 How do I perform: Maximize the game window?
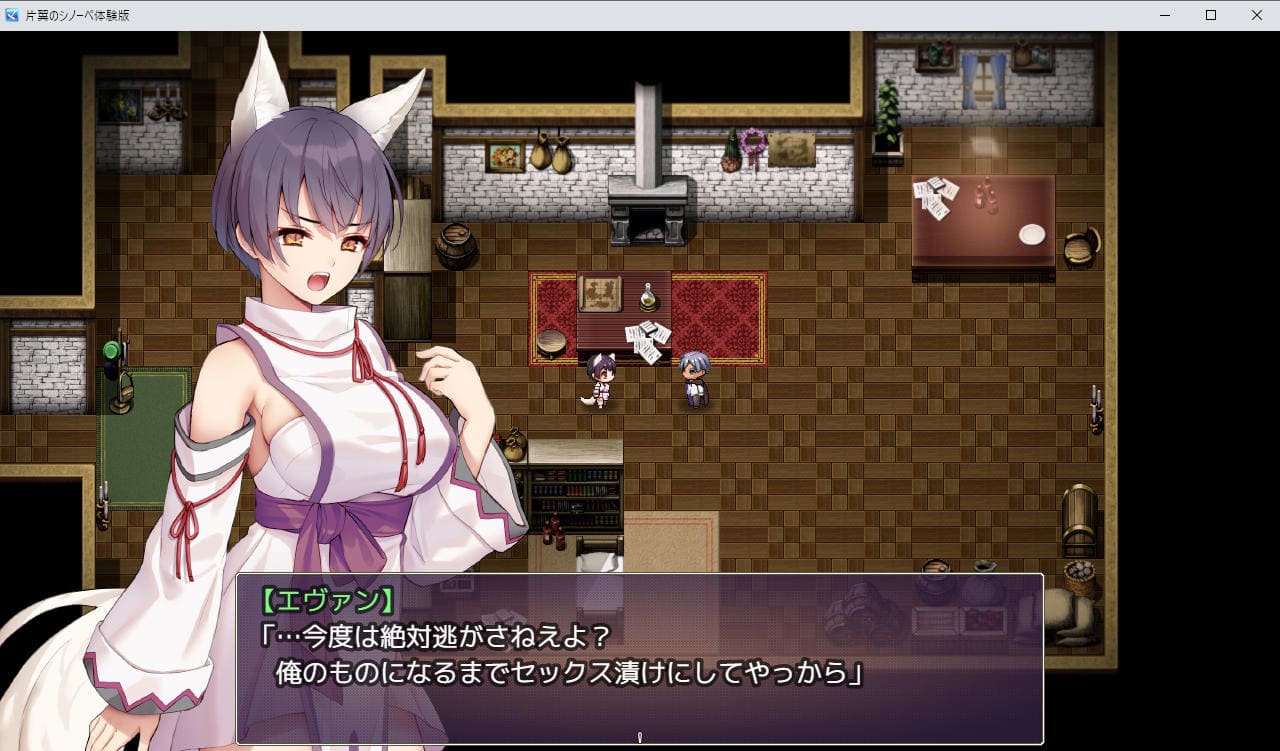point(1211,15)
